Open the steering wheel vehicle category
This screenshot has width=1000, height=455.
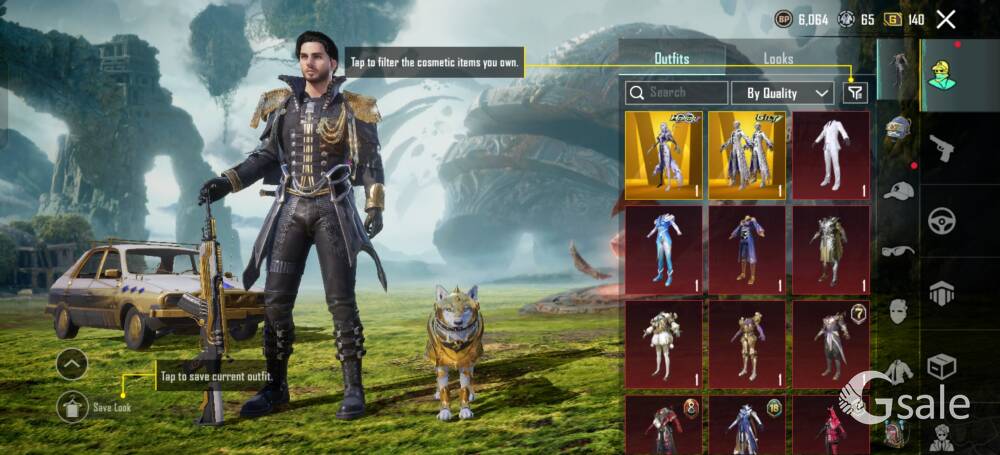point(941,220)
